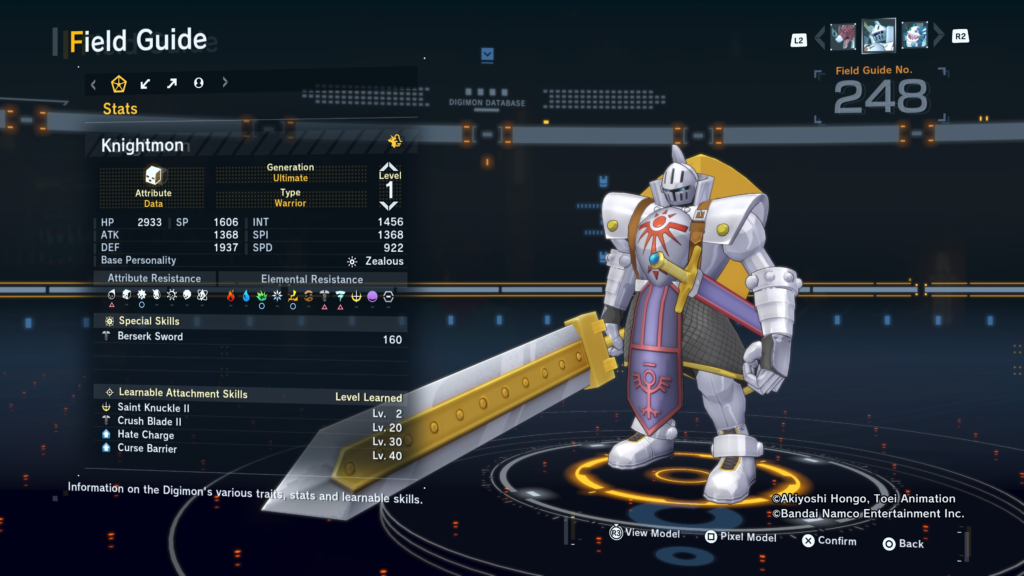Open the round face icon tab
The width and height of the screenshot is (1024, 576).
pyautogui.click(x=198, y=83)
